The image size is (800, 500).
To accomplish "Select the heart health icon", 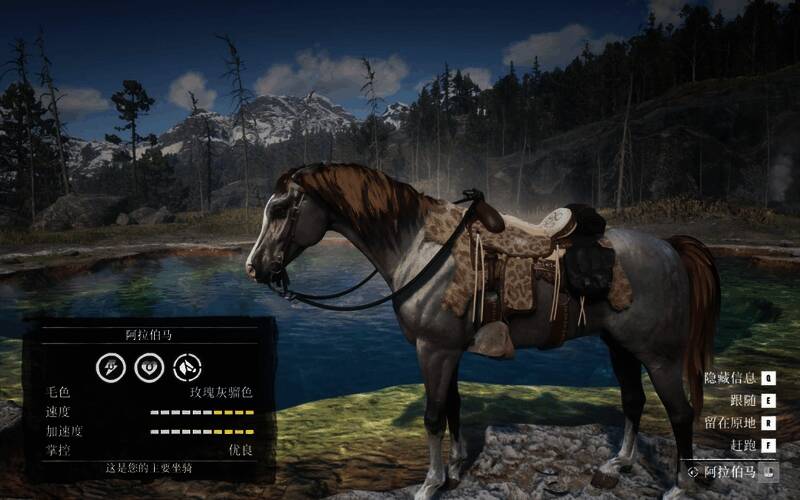I will click(148, 367).
